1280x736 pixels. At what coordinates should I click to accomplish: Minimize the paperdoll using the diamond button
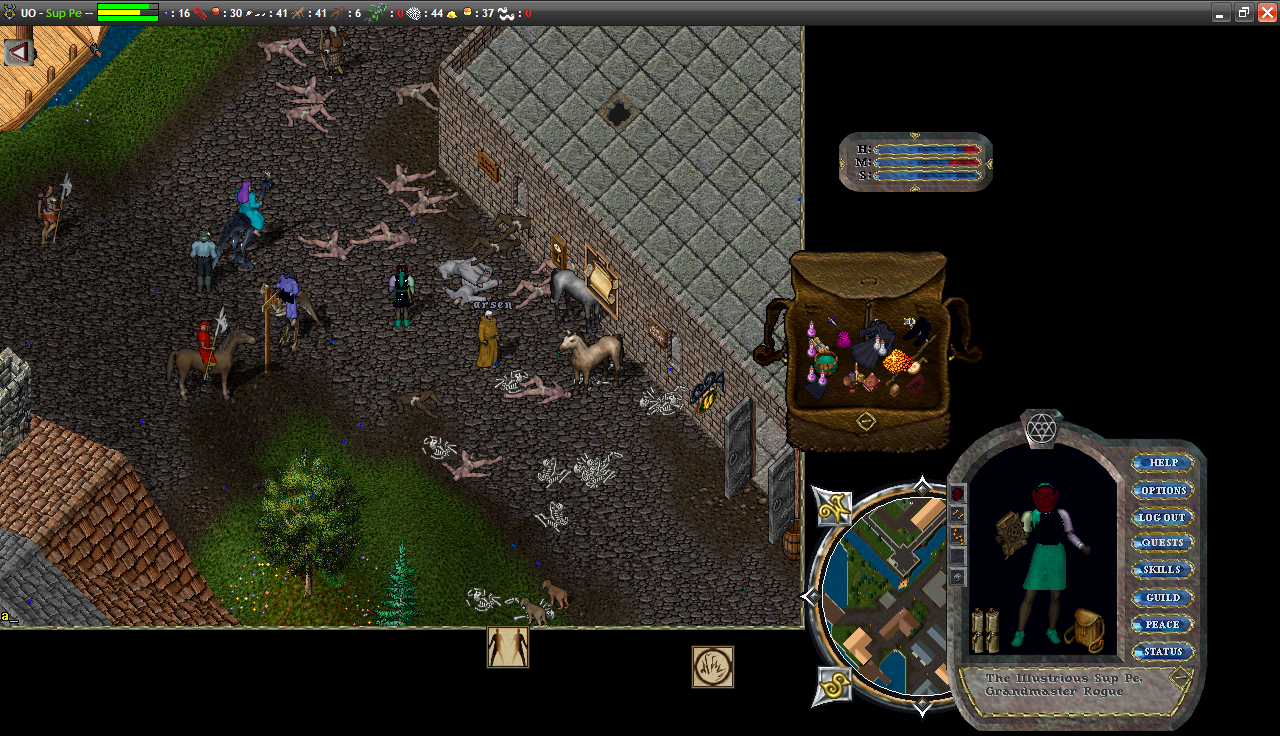pos(1182,675)
